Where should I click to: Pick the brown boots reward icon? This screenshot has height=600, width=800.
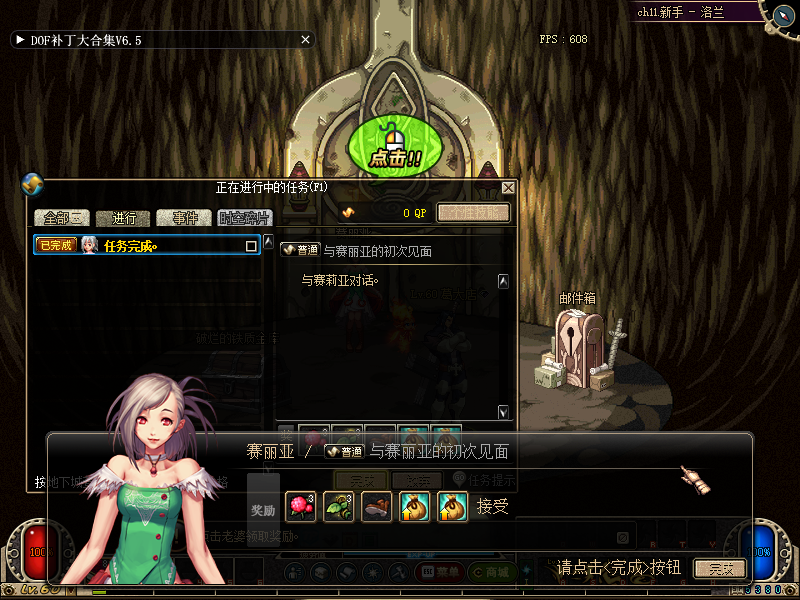point(376,507)
